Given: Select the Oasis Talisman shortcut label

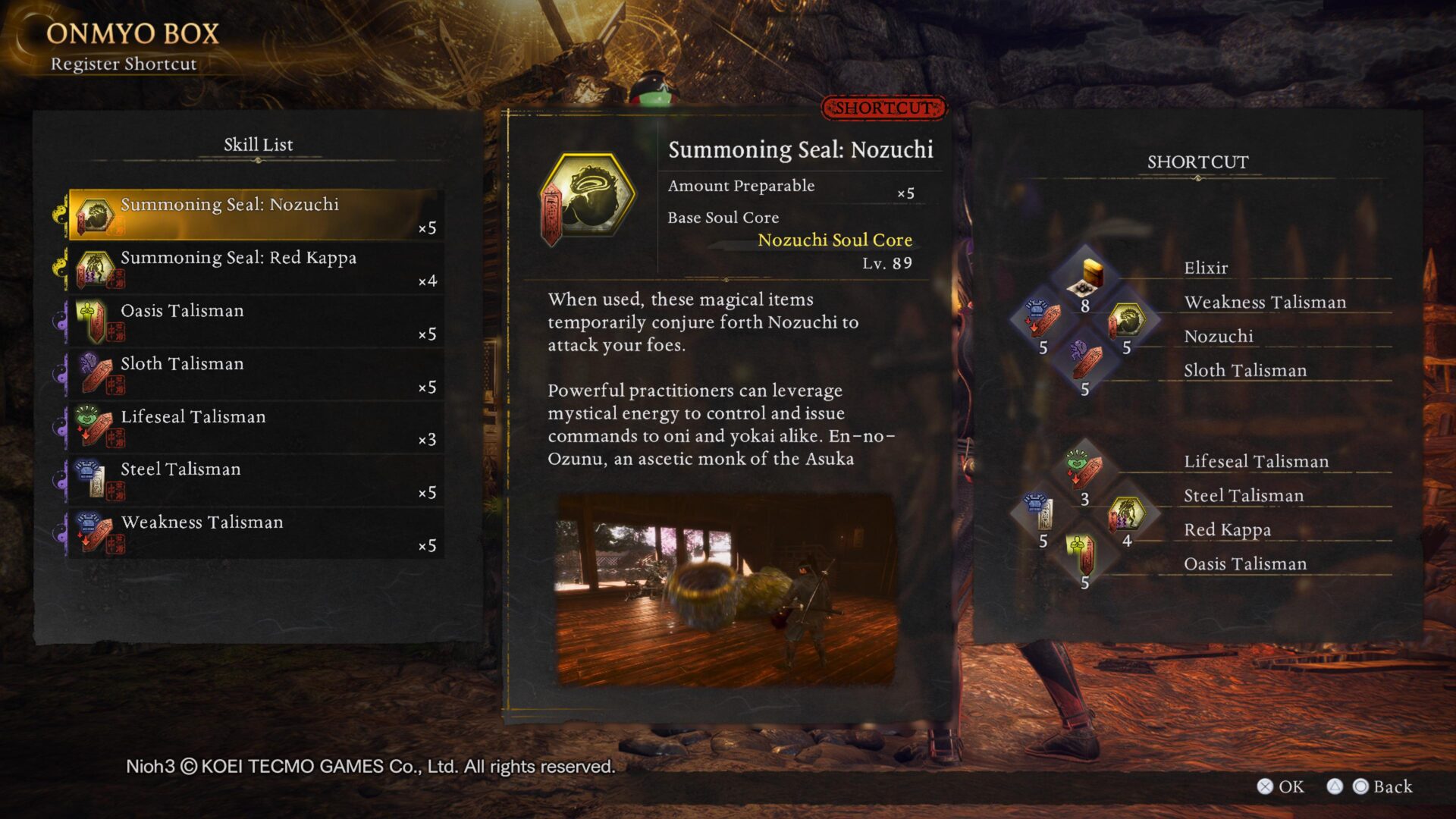Looking at the screenshot, I should tap(1245, 564).
